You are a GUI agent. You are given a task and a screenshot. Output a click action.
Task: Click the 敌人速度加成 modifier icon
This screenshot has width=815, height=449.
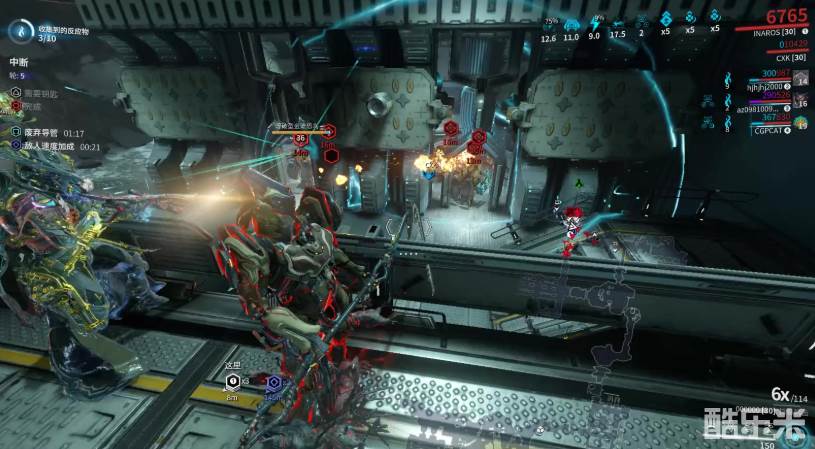coord(16,146)
